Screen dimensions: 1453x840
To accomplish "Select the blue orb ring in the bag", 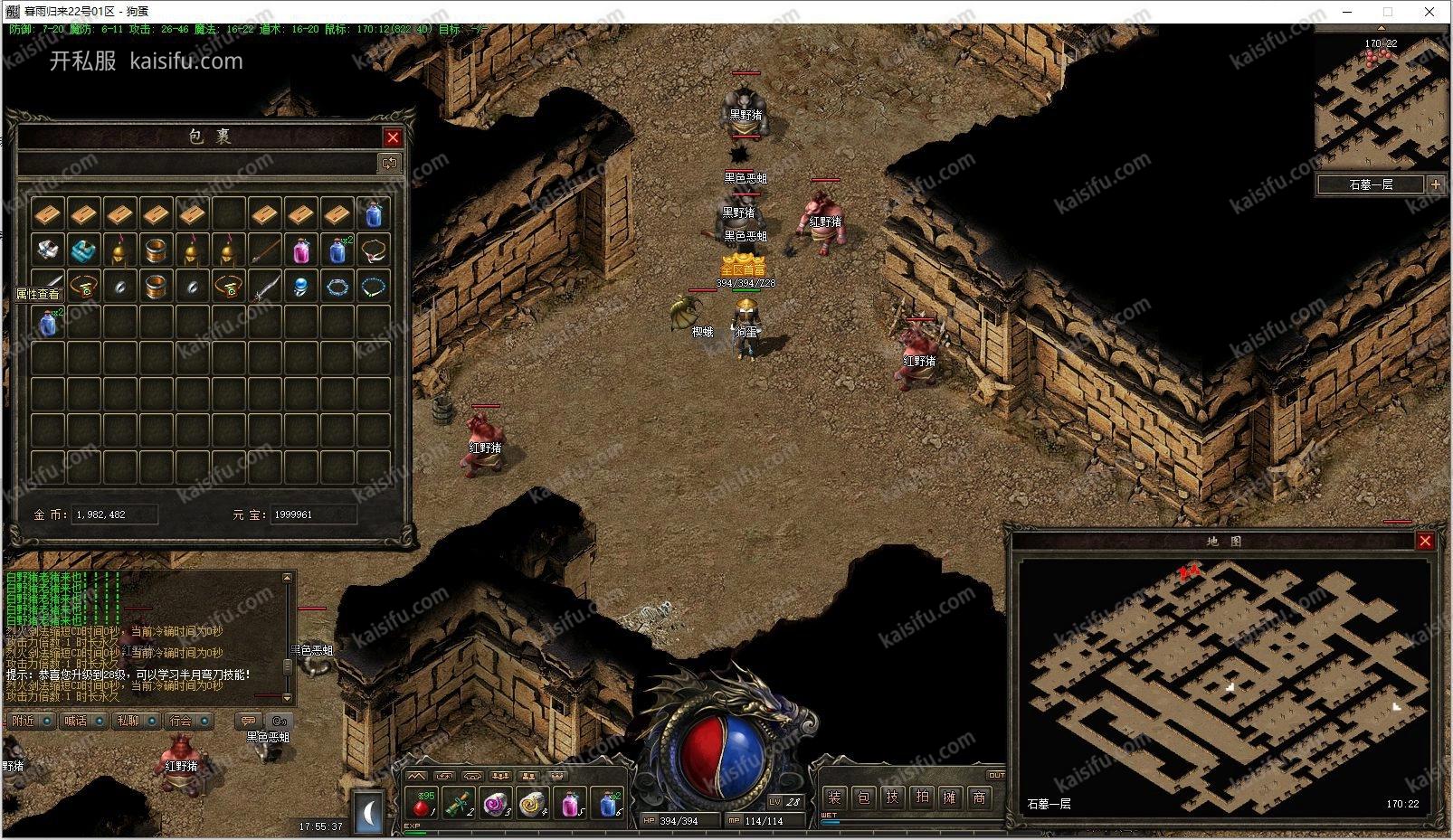I will click(301, 287).
